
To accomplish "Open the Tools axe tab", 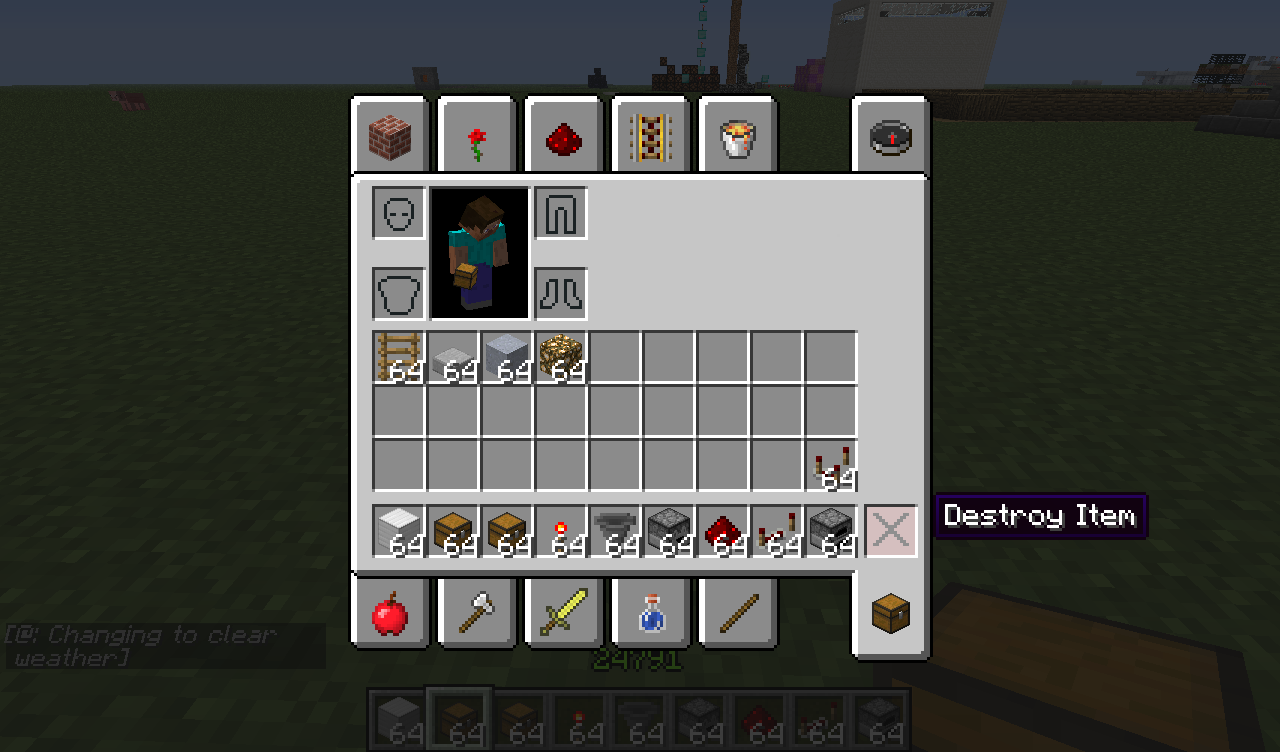I will (476, 612).
